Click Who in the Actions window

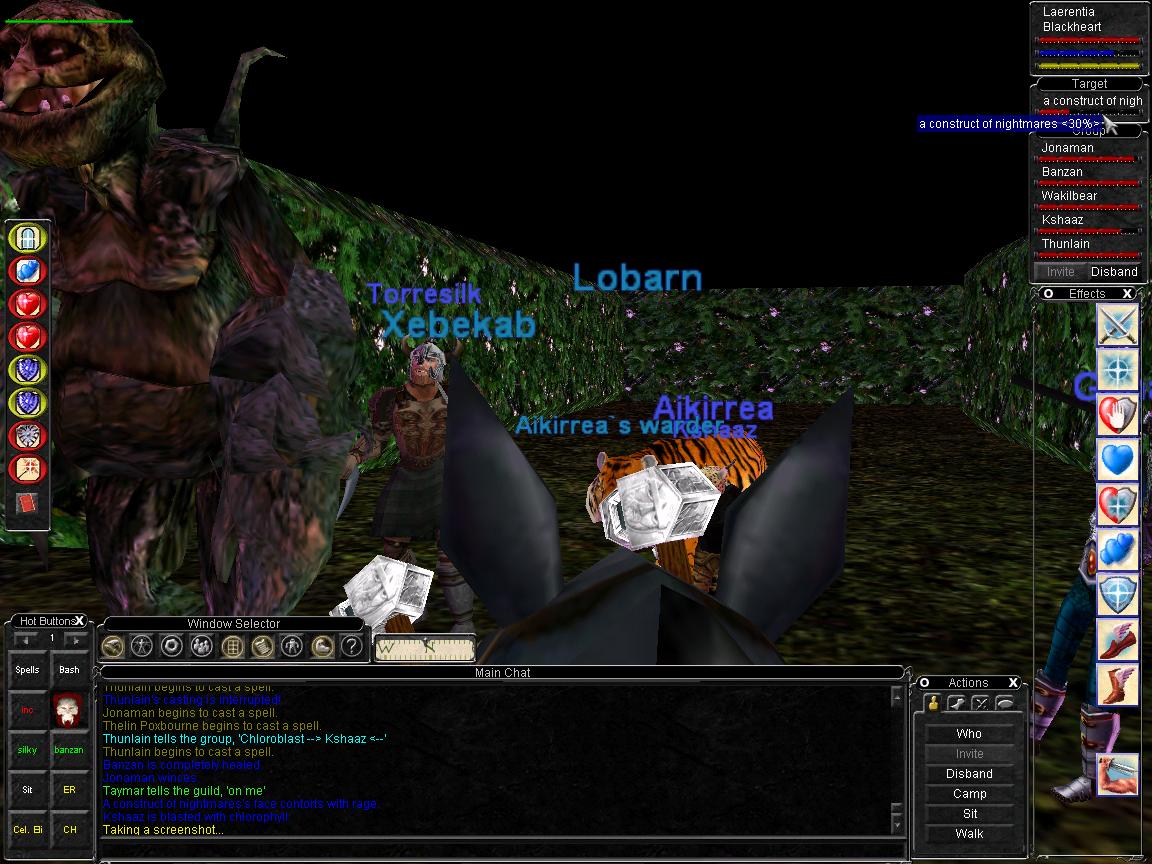pos(969,734)
